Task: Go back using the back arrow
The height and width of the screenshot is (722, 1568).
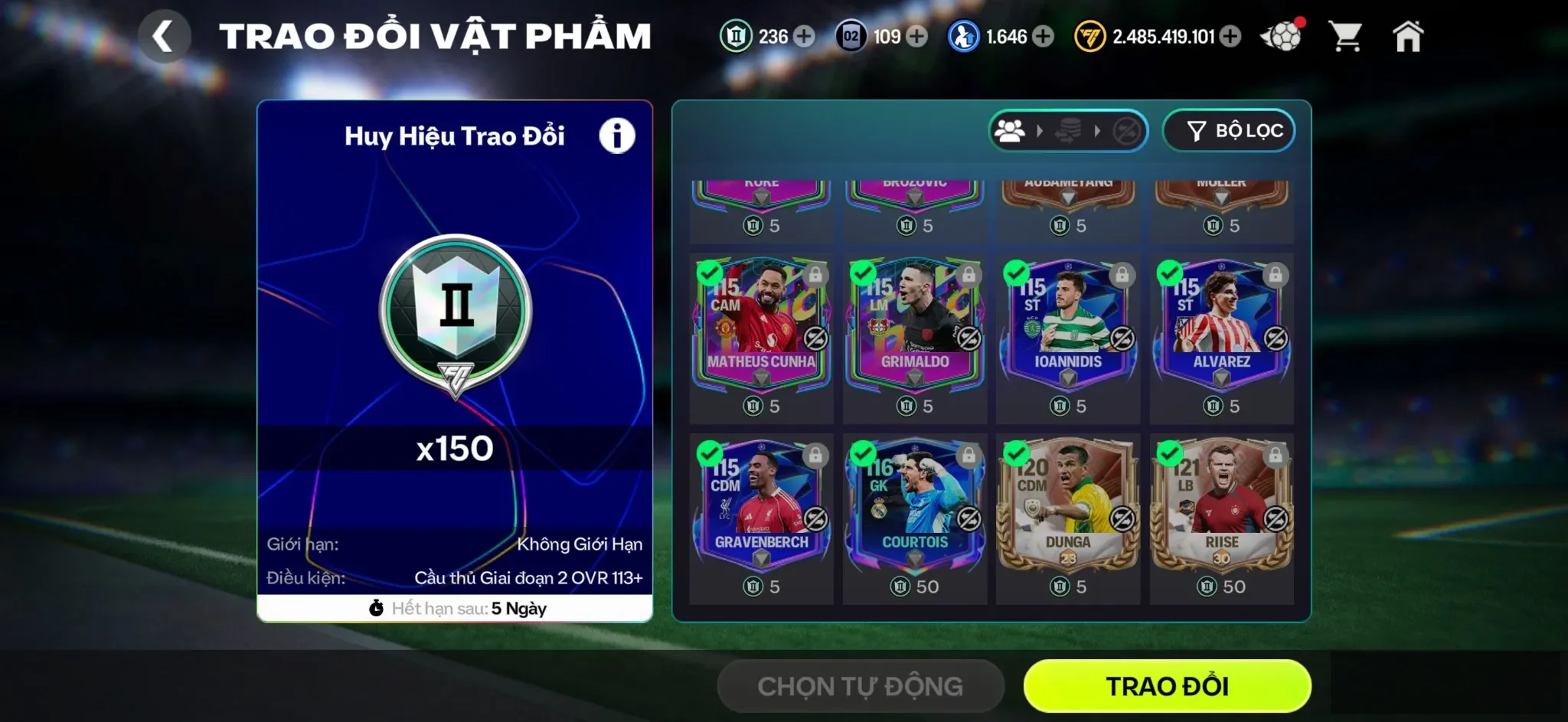Action: pyautogui.click(x=165, y=34)
